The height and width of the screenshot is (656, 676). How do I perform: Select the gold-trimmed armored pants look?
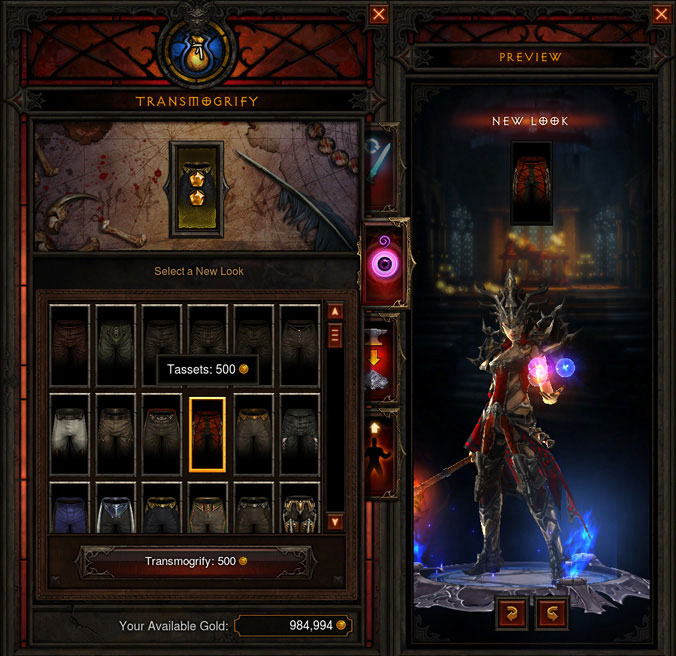click(300, 508)
